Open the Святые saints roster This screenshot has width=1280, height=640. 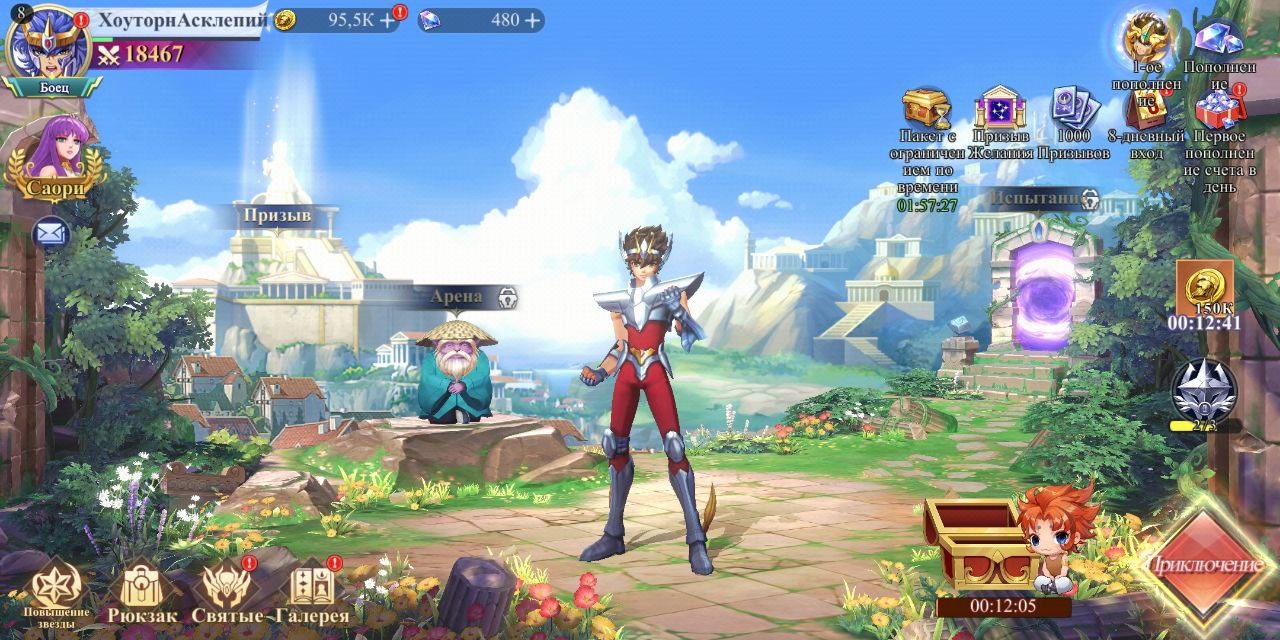tap(227, 590)
